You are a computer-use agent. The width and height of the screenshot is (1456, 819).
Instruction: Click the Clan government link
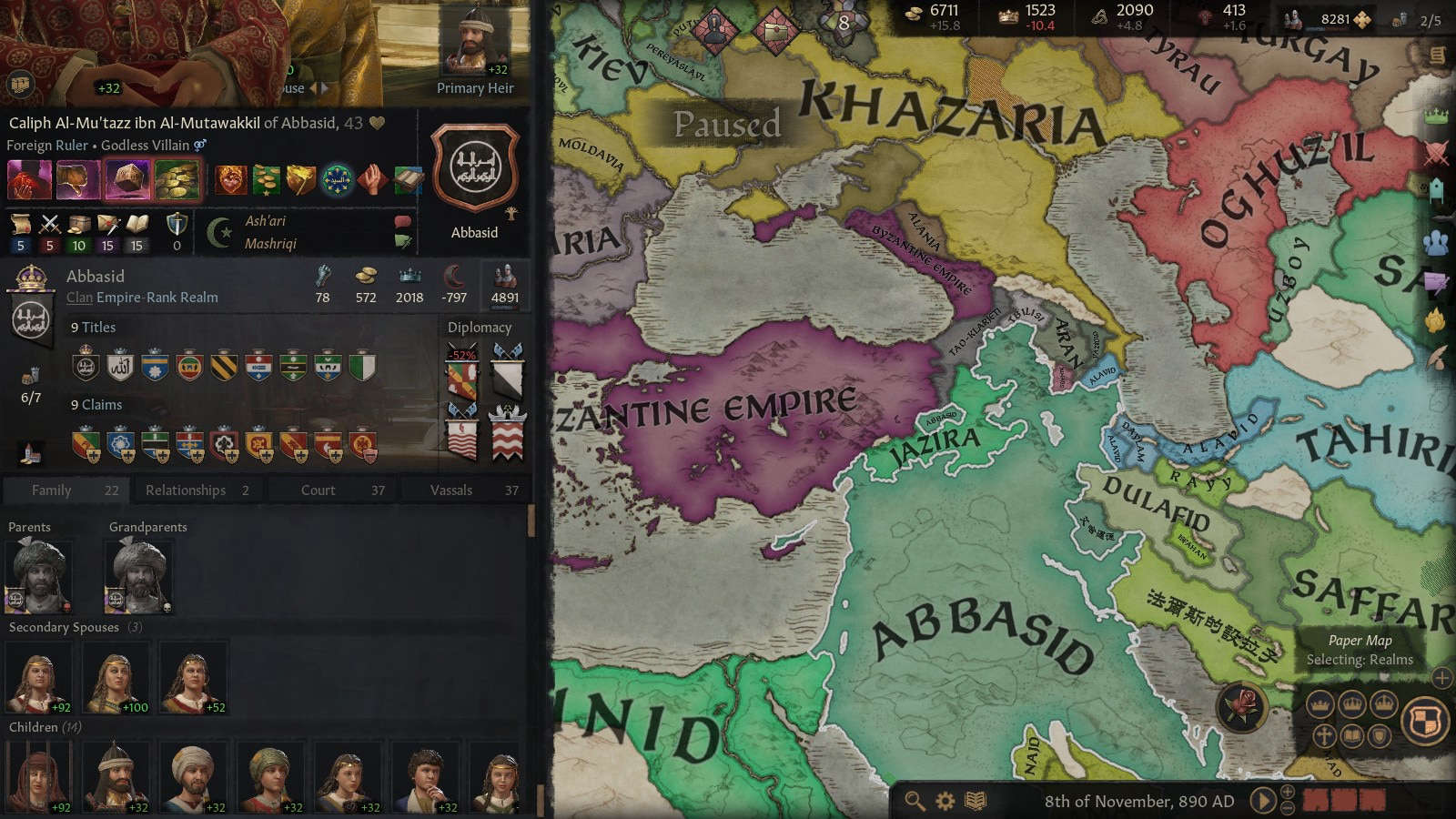click(80, 298)
